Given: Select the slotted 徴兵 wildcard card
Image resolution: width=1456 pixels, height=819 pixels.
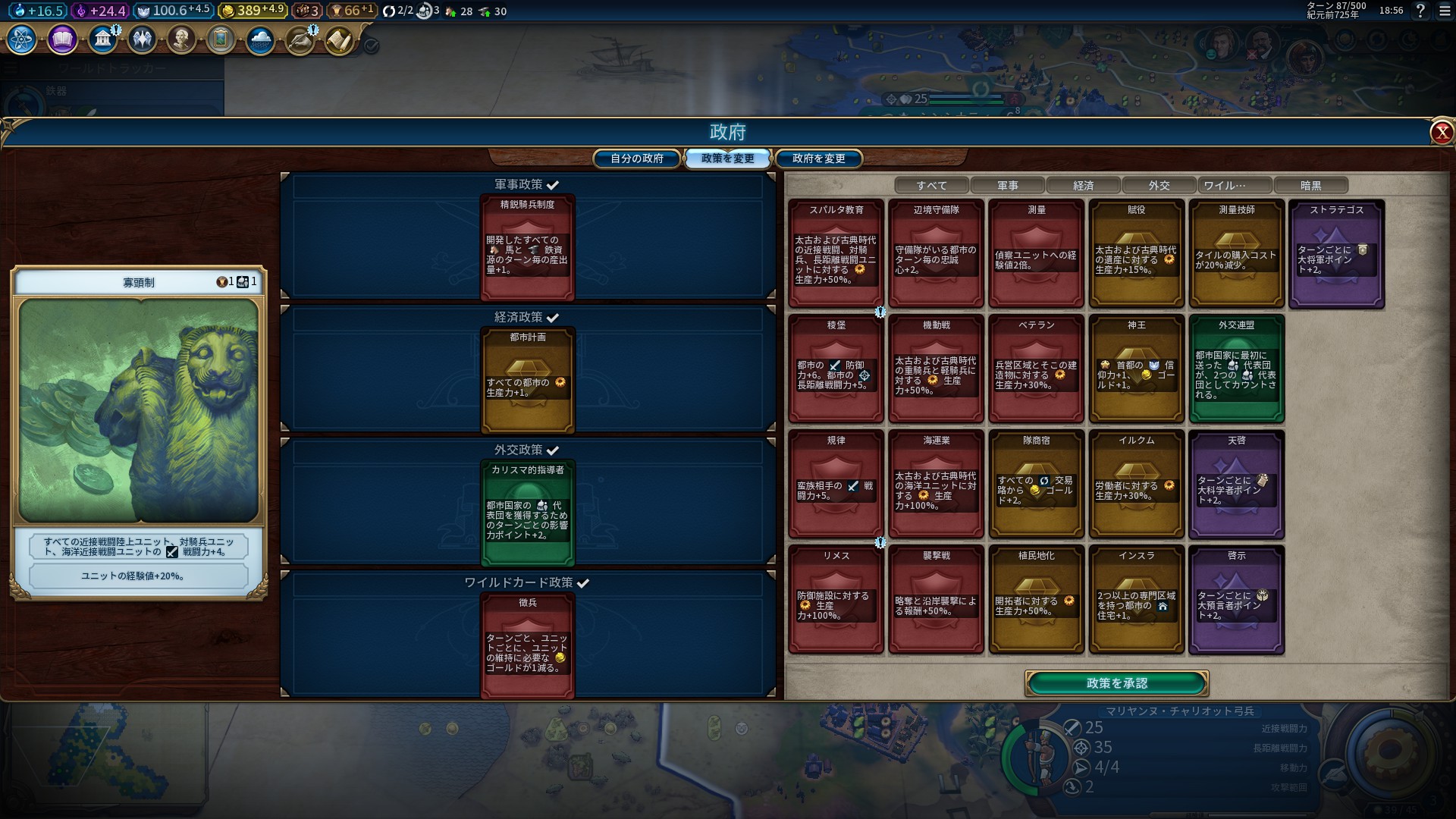Looking at the screenshot, I should [x=527, y=645].
